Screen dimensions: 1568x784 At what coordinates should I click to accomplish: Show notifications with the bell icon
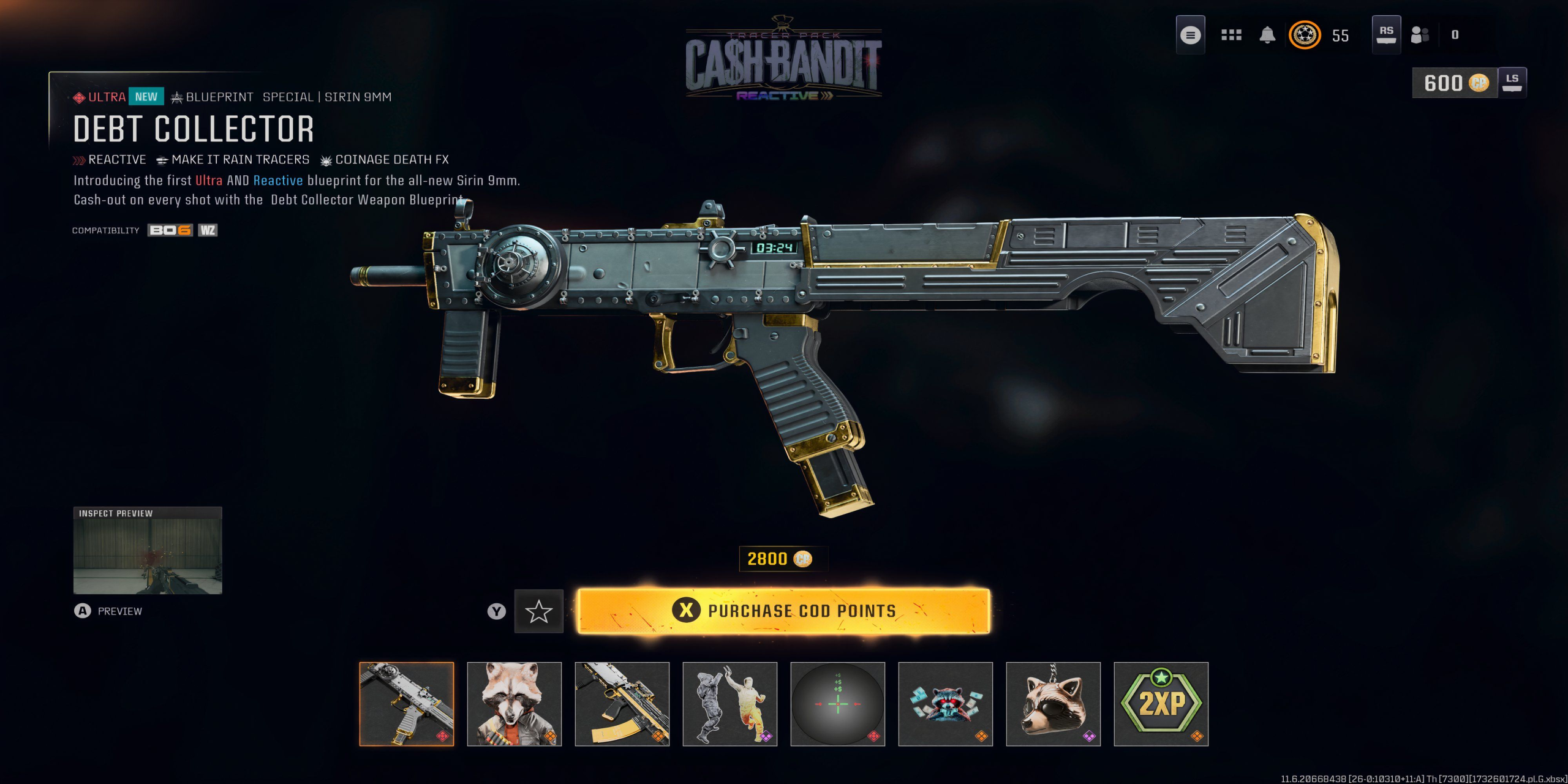coord(1267,35)
